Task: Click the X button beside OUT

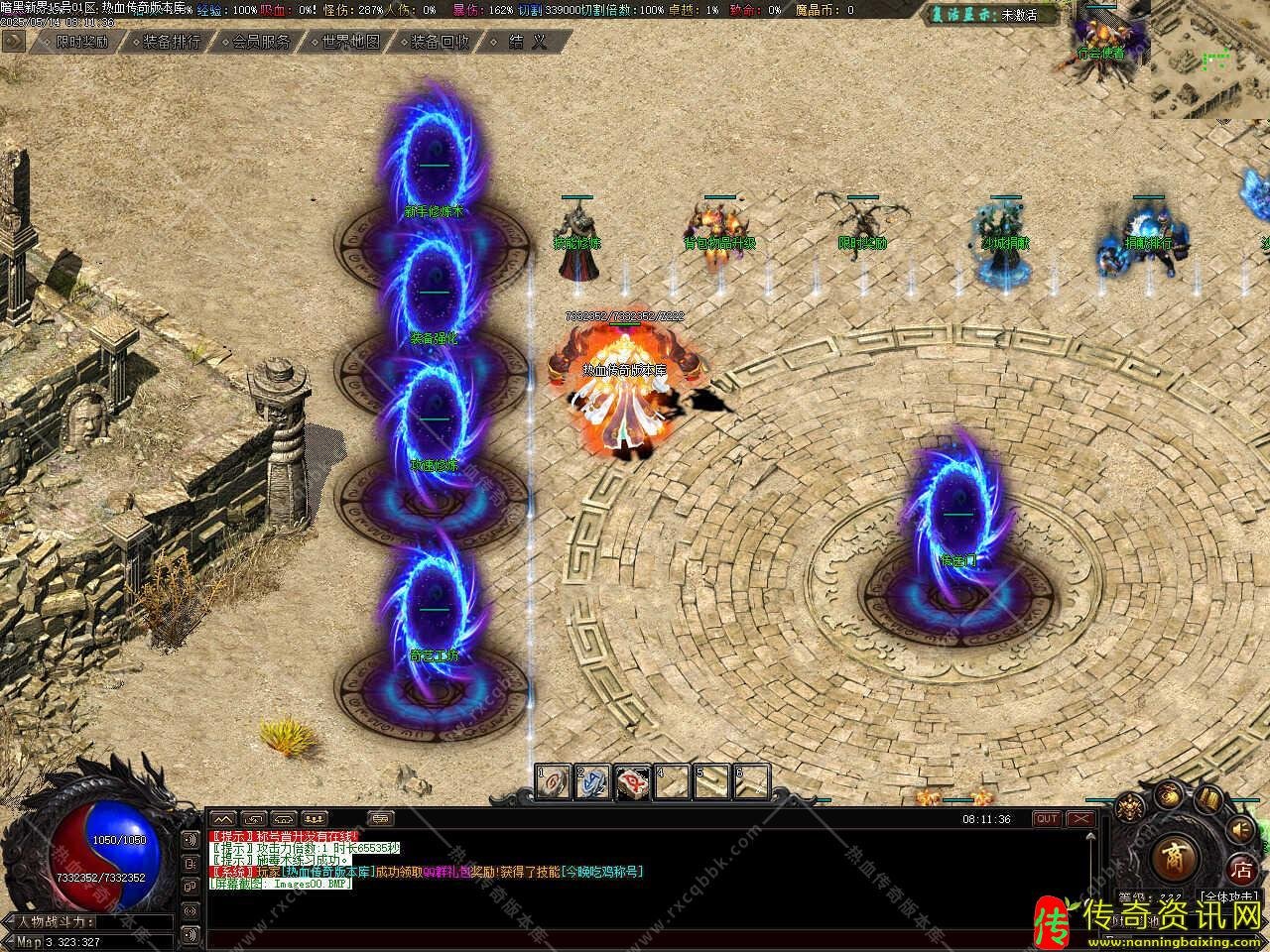Action: click(1079, 819)
